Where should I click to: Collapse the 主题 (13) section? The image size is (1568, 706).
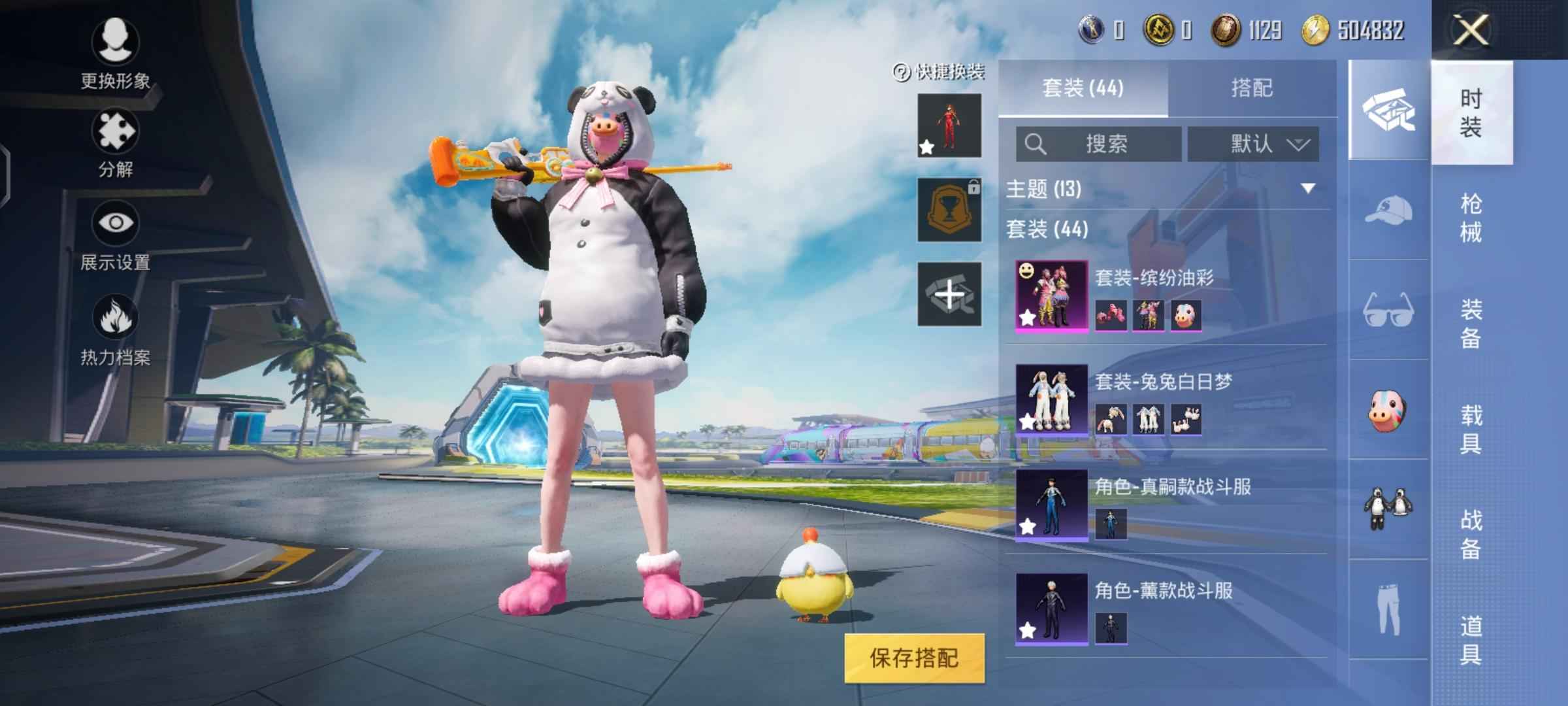point(1308,189)
